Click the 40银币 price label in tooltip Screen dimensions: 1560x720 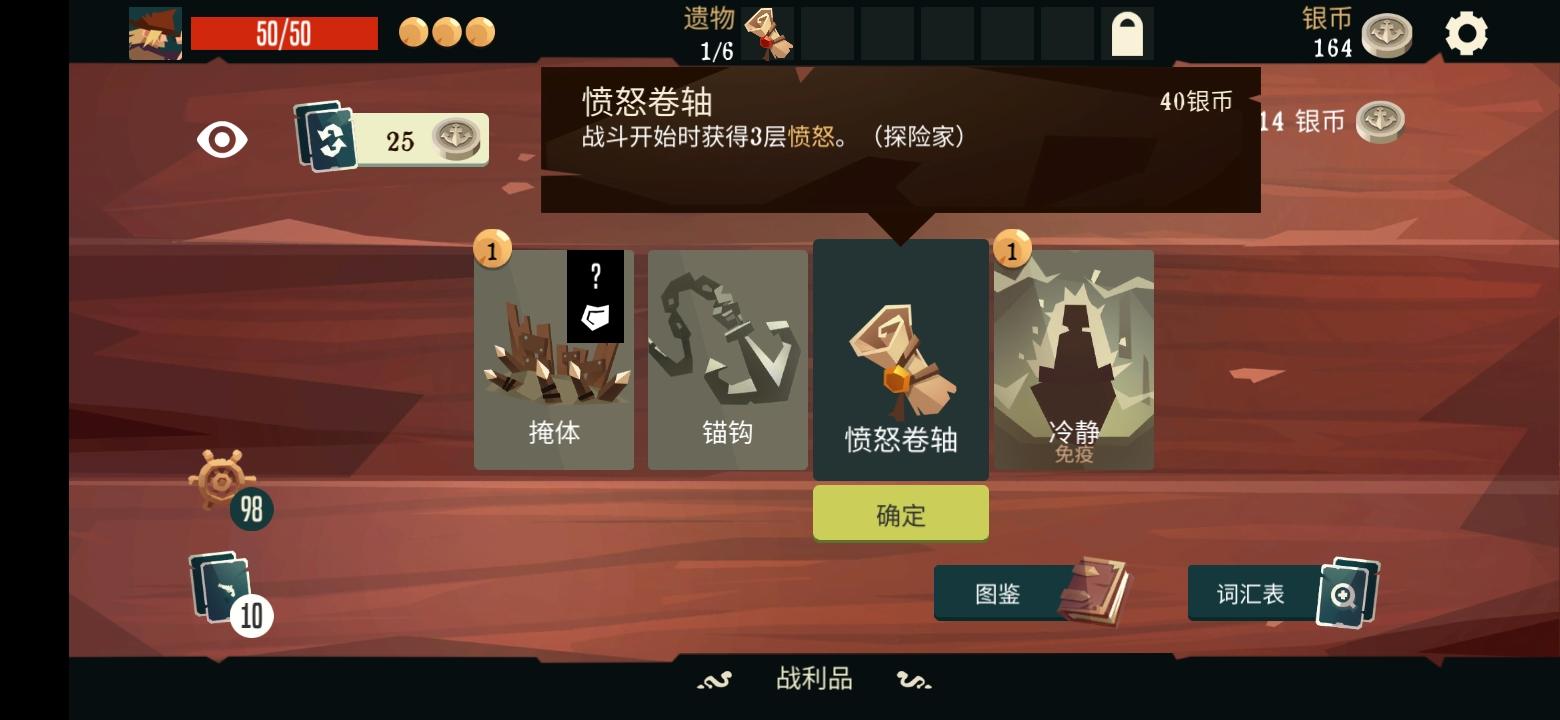[1196, 100]
